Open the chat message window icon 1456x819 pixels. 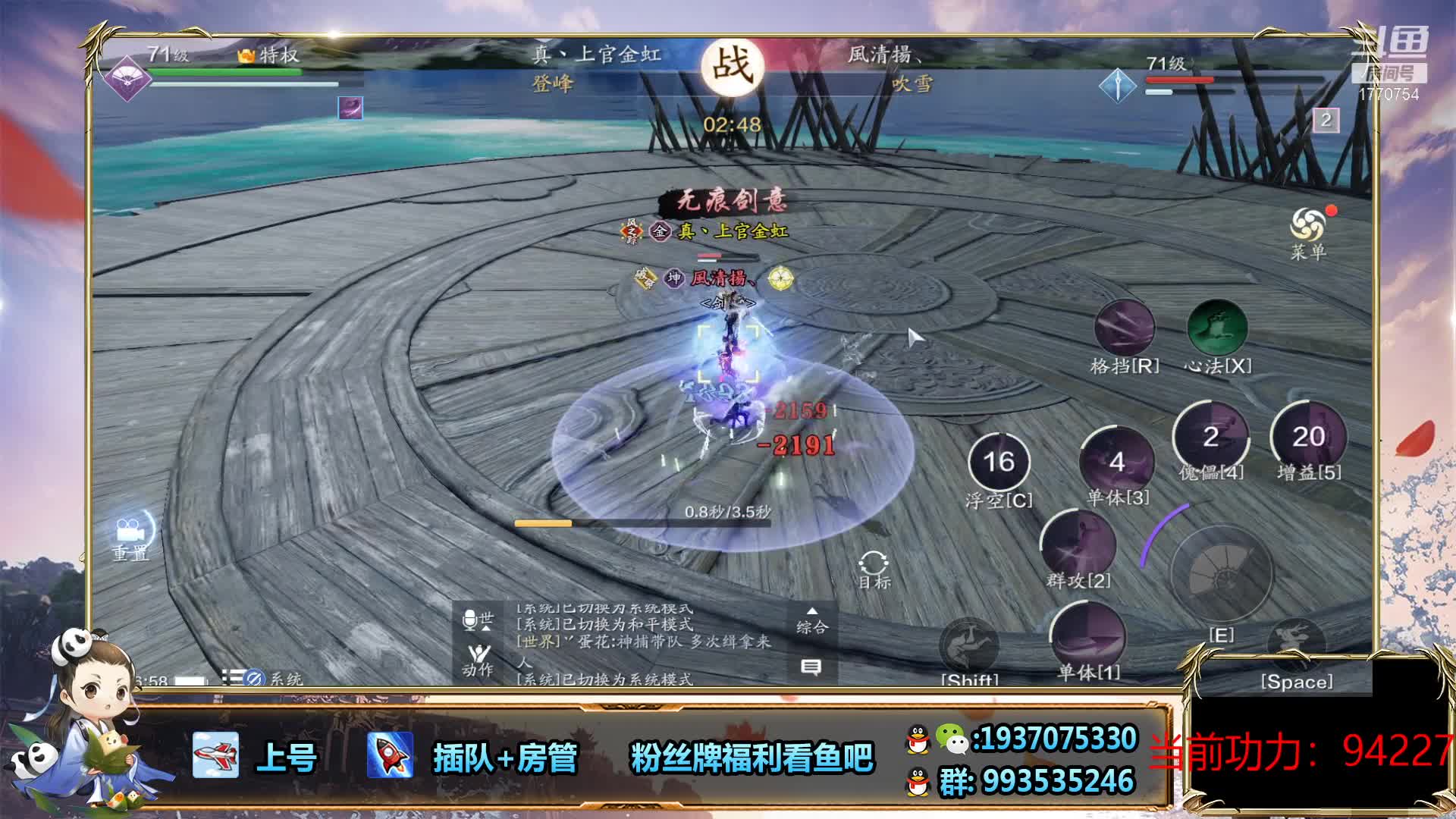click(x=811, y=667)
